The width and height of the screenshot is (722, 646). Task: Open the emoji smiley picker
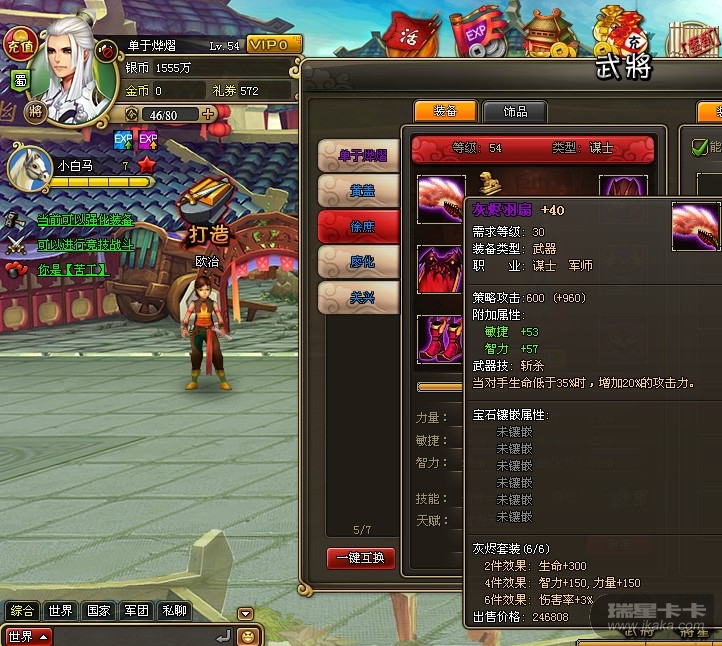[x=247, y=636]
